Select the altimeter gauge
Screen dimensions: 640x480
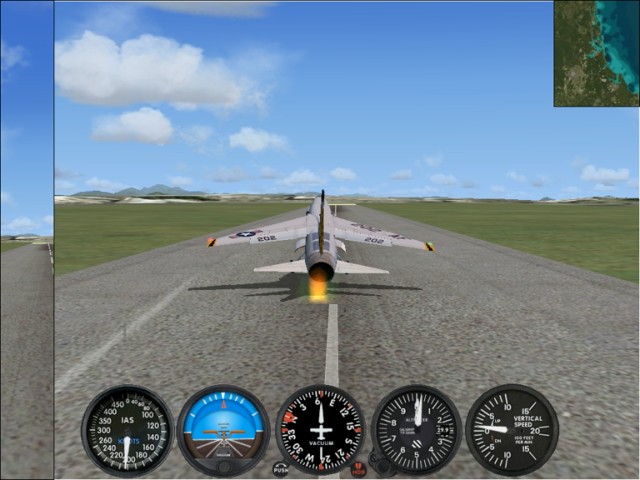[x=416, y=430]
